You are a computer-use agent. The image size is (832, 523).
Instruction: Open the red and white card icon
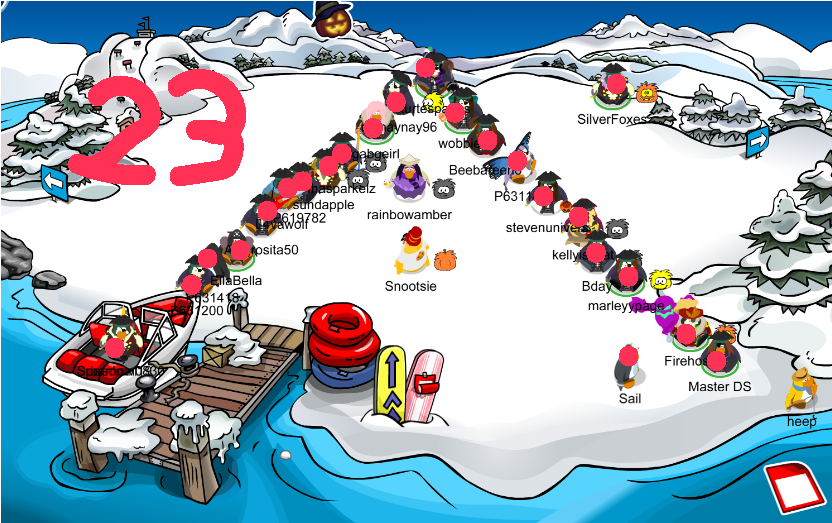(797, 492)
